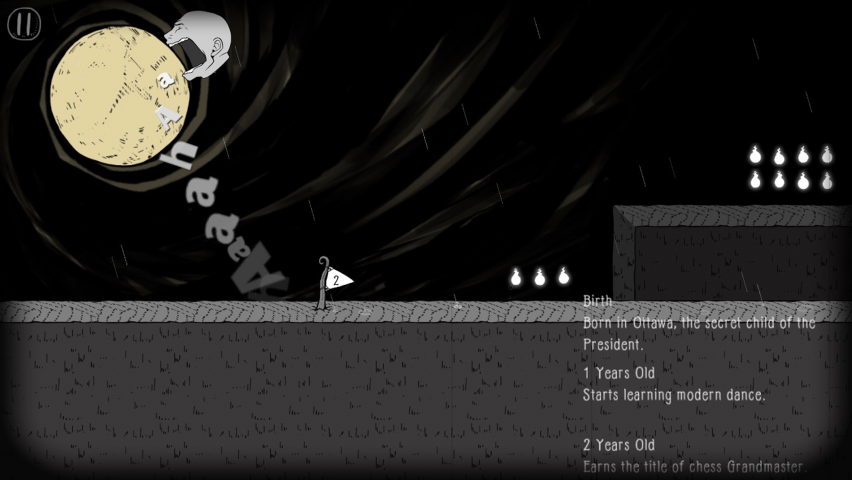This screenshot has height=480, width=852.
Task: Pause the game with the top-left button
Action: click(24, 24)
